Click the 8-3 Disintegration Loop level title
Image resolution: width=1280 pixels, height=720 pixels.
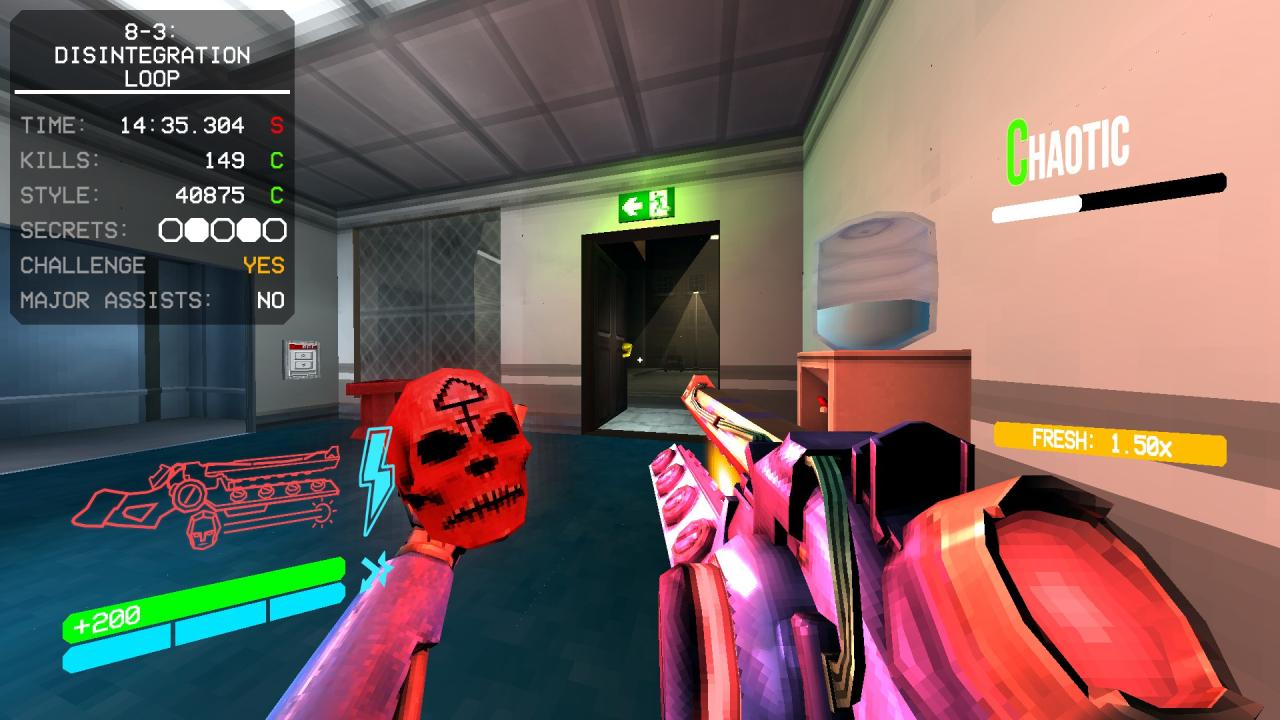coord(152,55)
